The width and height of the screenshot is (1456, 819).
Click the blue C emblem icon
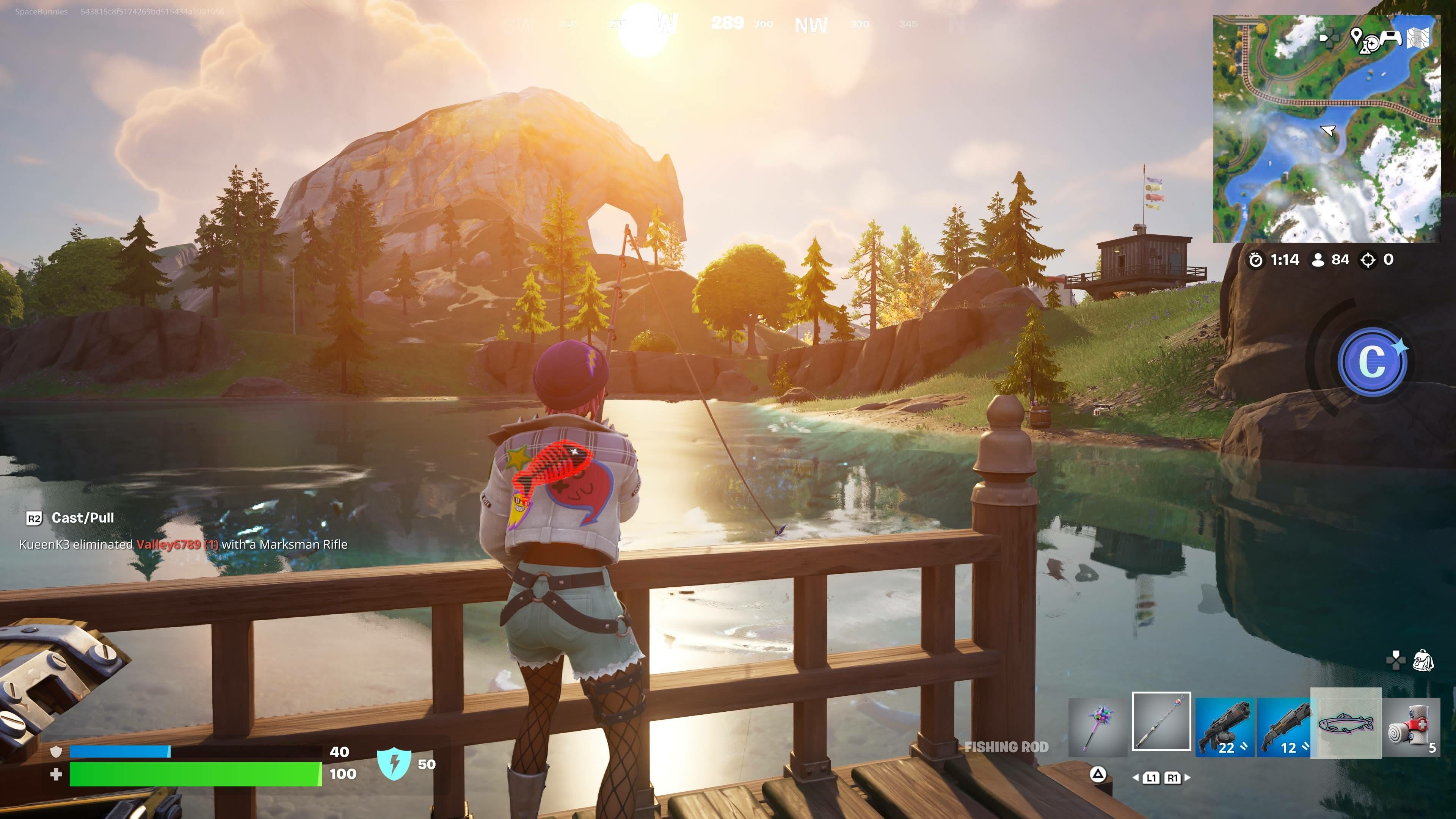[1372, 362]
